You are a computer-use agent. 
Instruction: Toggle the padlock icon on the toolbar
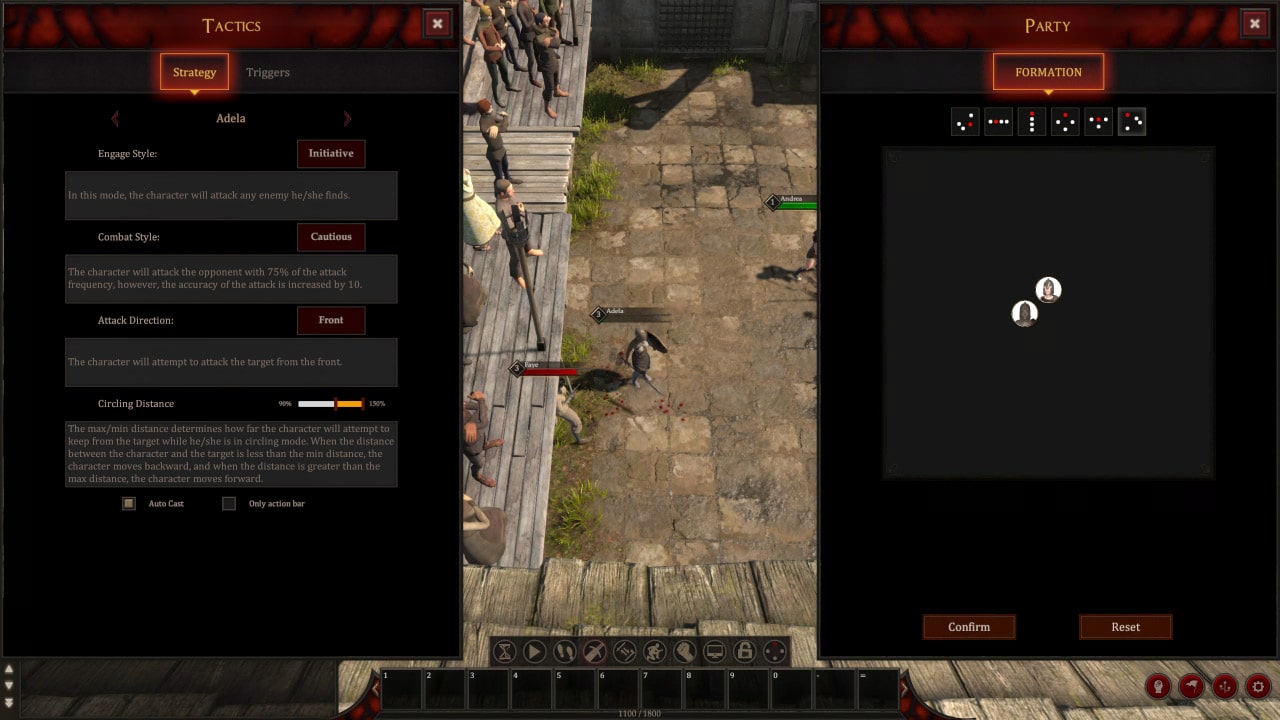[744, 652]
